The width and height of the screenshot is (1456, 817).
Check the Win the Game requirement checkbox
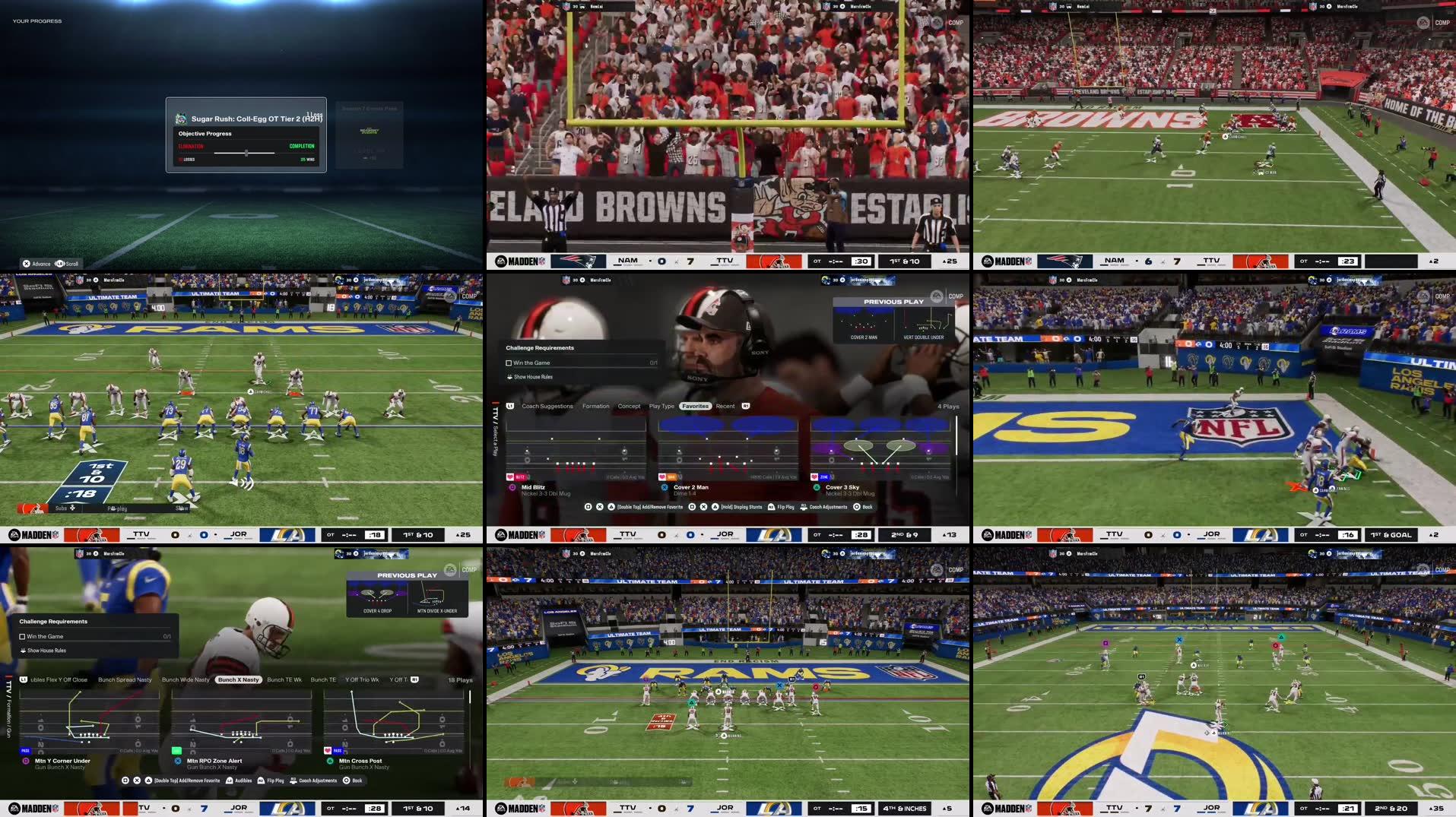click(510, 363)
